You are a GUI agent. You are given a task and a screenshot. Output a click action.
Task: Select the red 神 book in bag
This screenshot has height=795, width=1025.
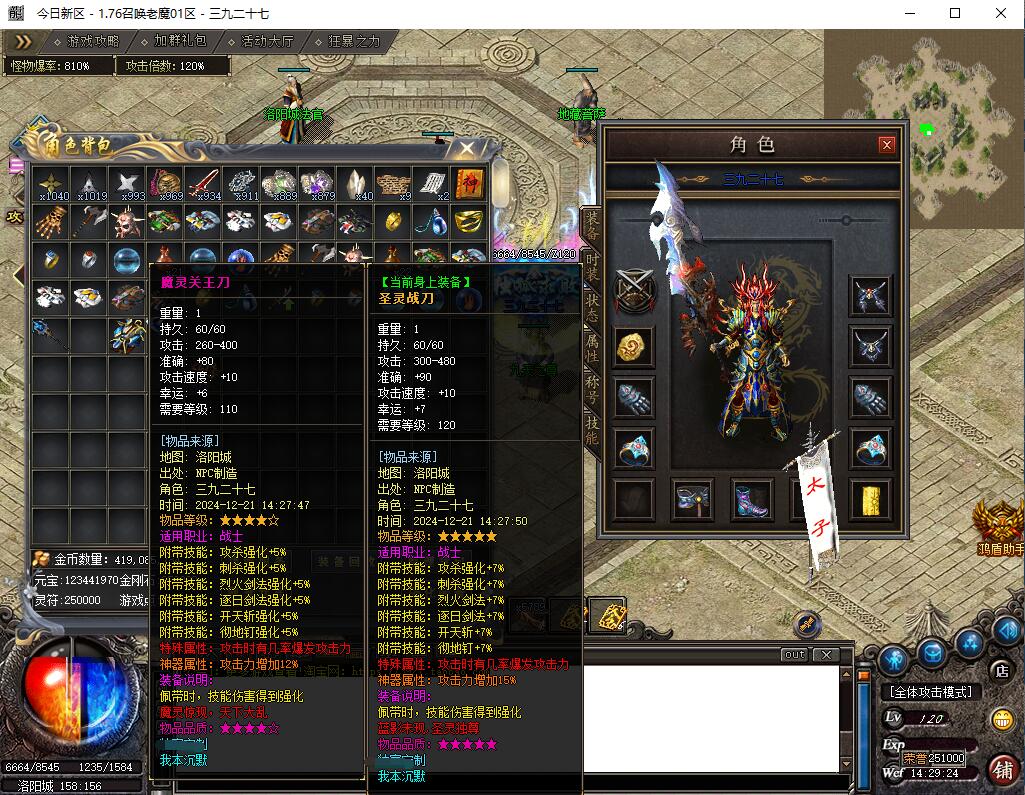tap(469, 184)
